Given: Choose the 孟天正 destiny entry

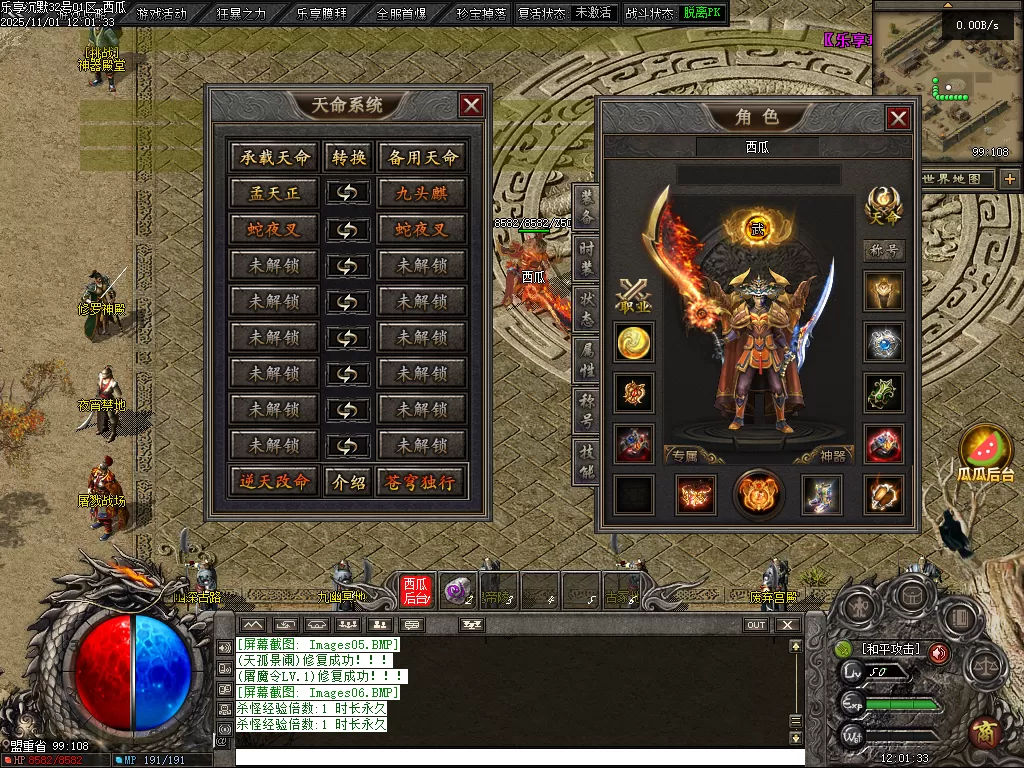Looking at the screenshot, I should click(x=274, y=193).
